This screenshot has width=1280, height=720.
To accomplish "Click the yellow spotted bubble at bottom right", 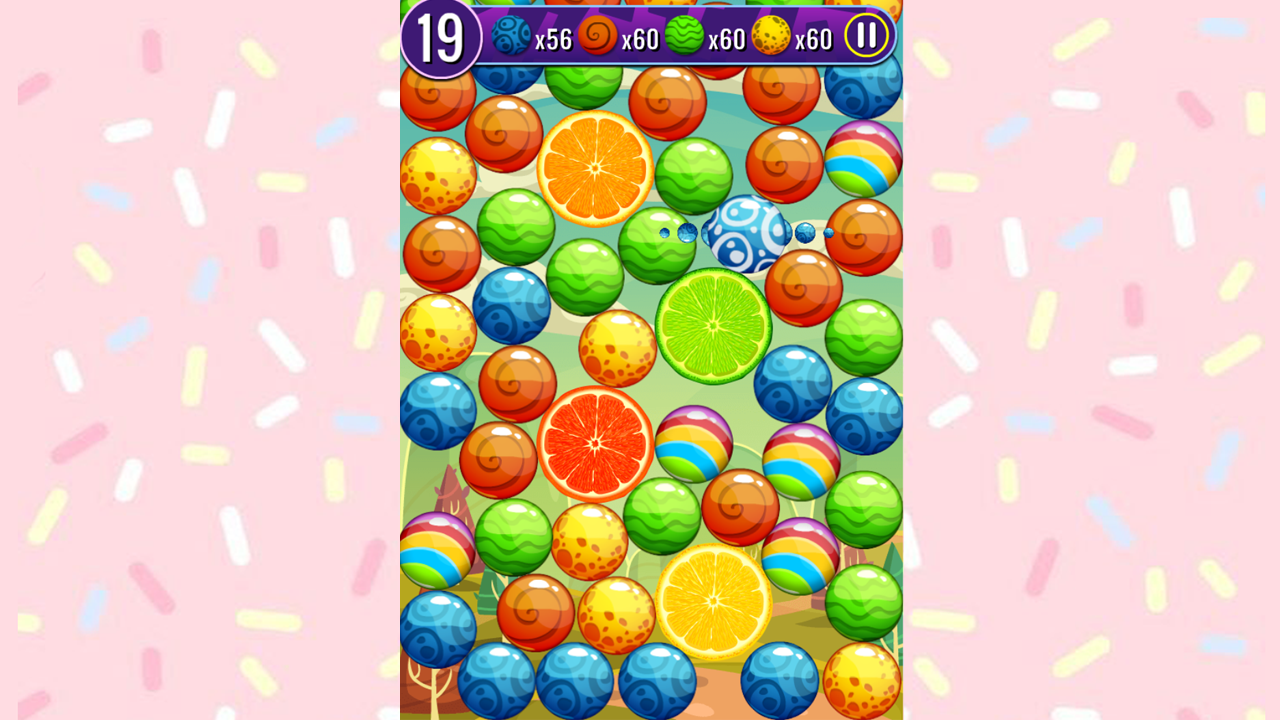I will (x=858, y=680).
